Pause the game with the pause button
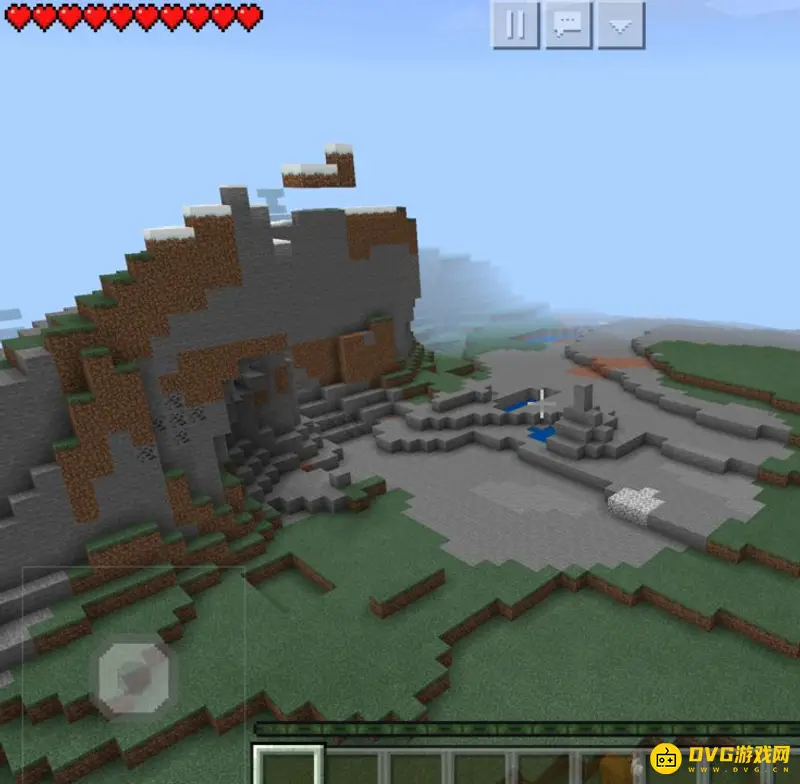 [x=515, y=25]
